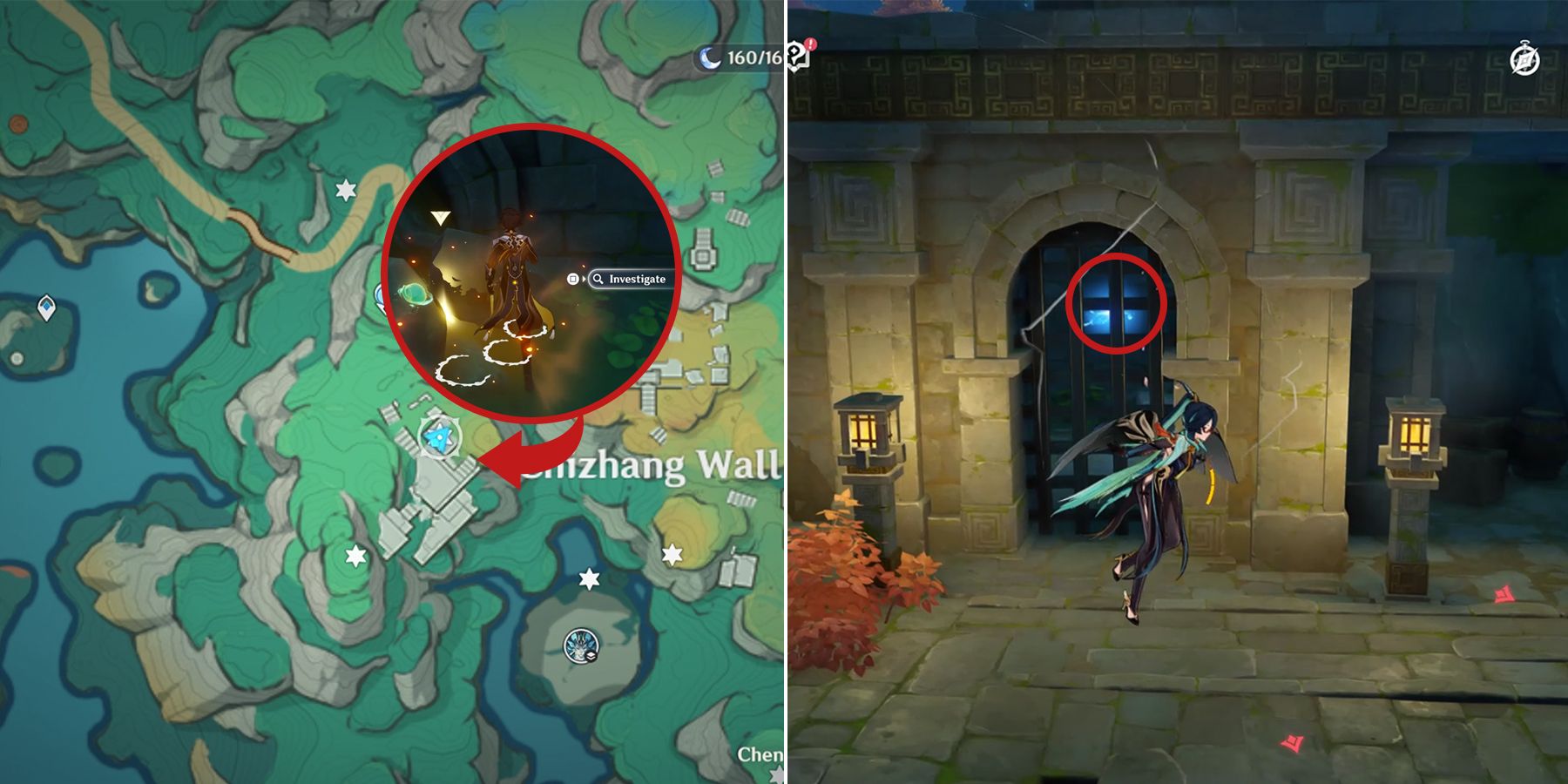
Task: Click the magnifying glass in the Investigate prompt
Action: (598, 280)
